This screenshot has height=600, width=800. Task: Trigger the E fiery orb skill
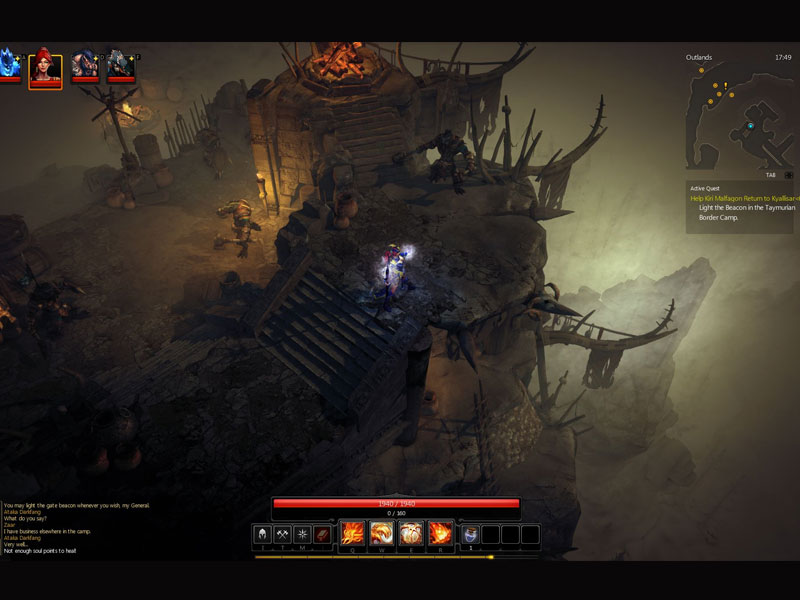(x=411, y=533)
